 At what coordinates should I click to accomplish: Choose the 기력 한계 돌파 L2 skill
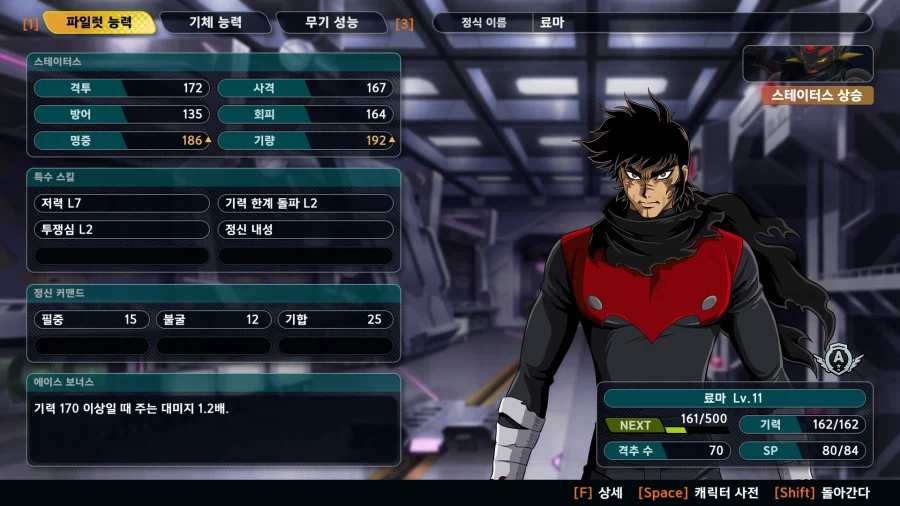[305, 203]
